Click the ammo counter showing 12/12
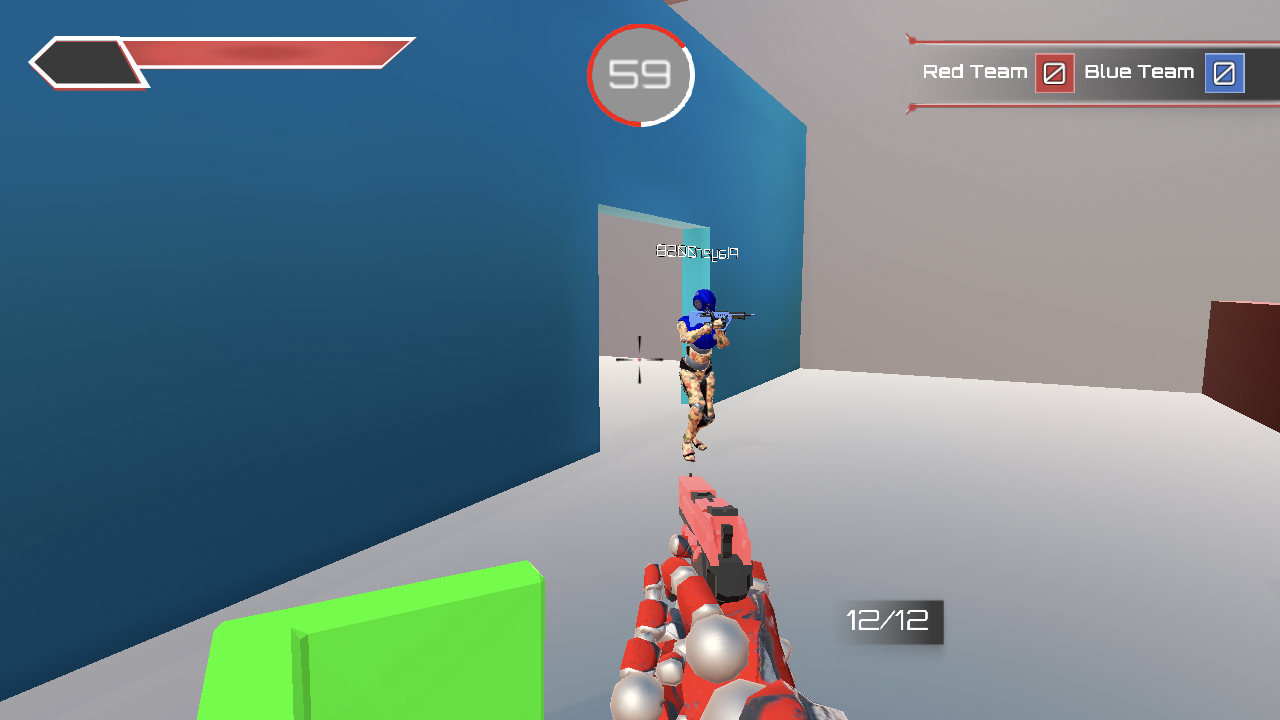Viewport: 1280px width, 720px height. coord(888,623)
